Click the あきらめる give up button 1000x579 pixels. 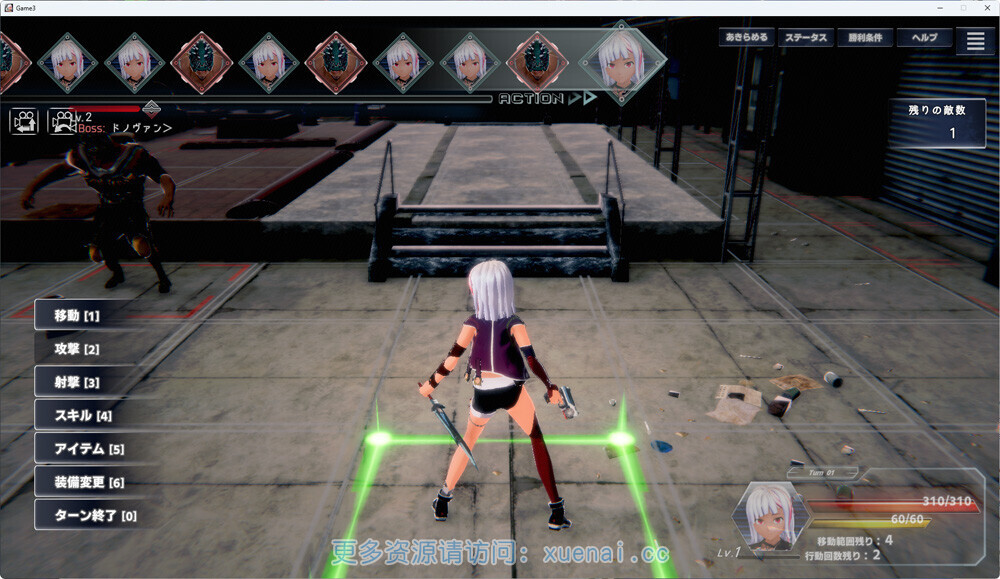pos(747,38)
